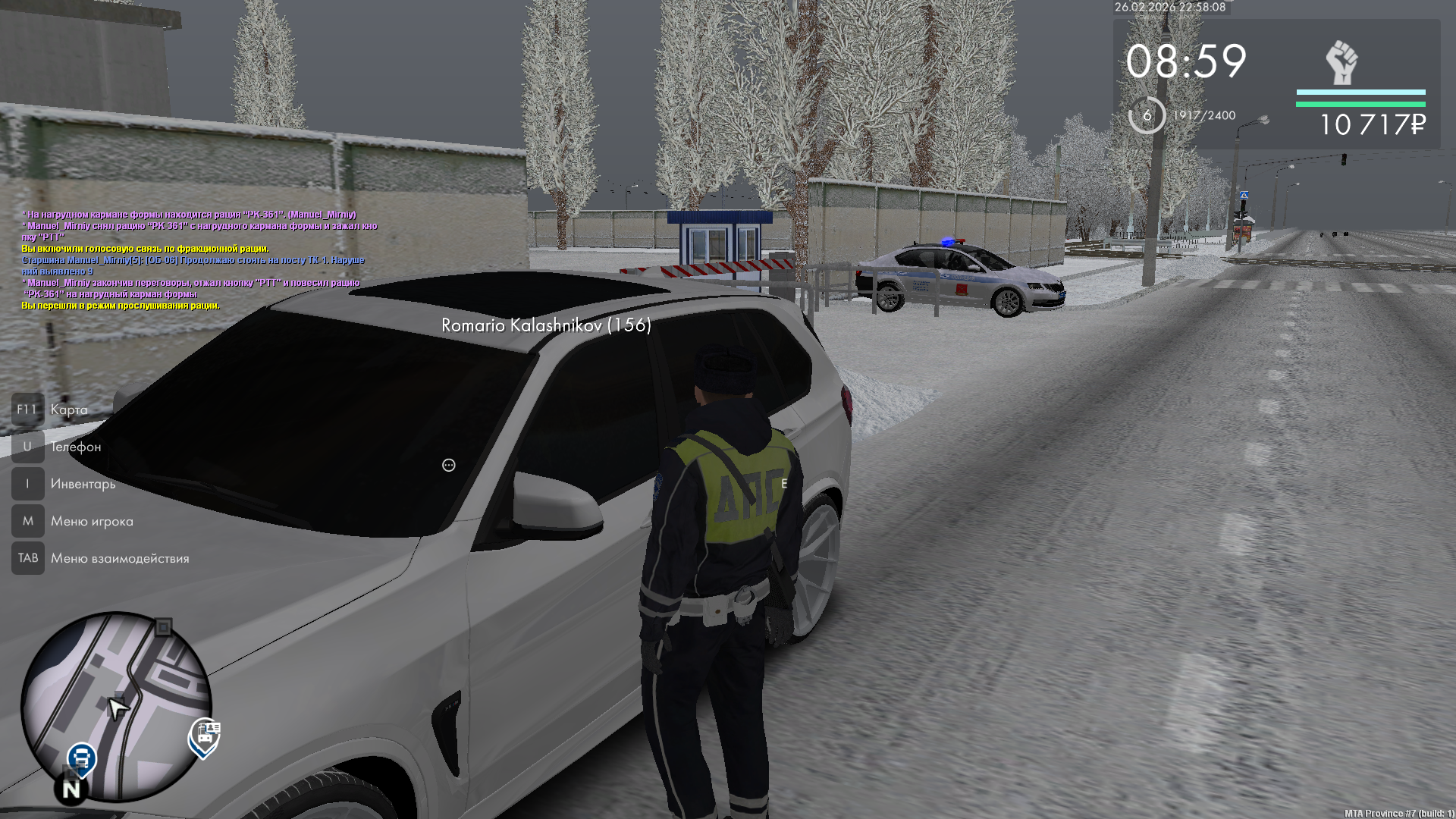The image size is (1456, 819).
Task: Click the car-and-document marker beside the minimap
Action: [205, 736]
